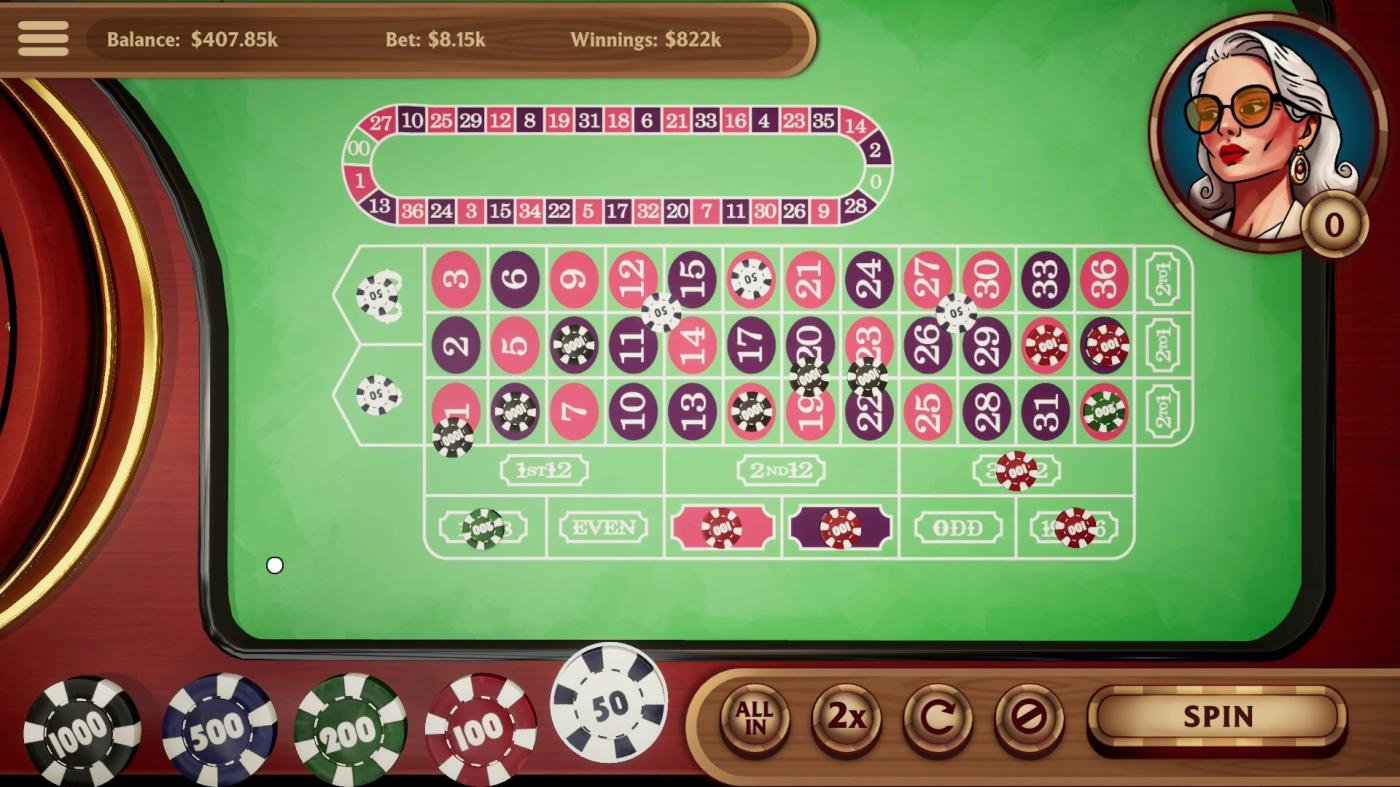Screen dimensions: 1400x787
Task: Place a bet on BLACK diamond
Action: [x=840, y=527]
